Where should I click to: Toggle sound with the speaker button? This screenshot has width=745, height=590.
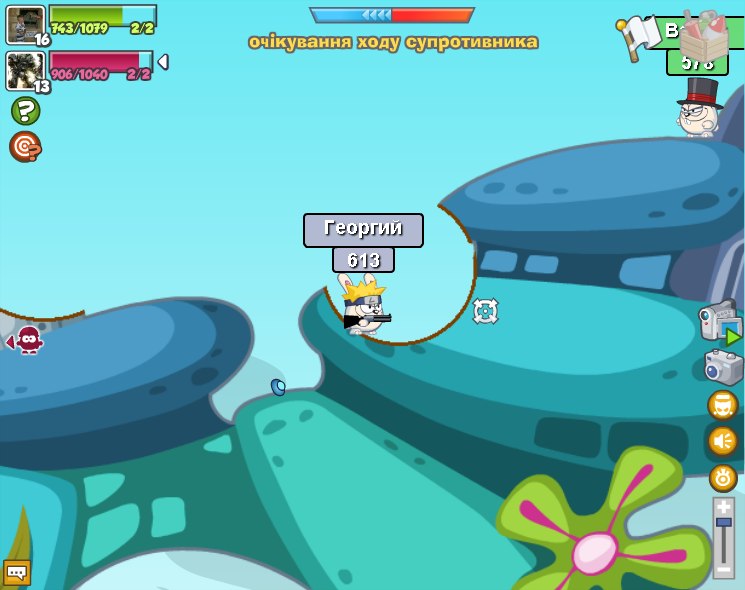722,440
